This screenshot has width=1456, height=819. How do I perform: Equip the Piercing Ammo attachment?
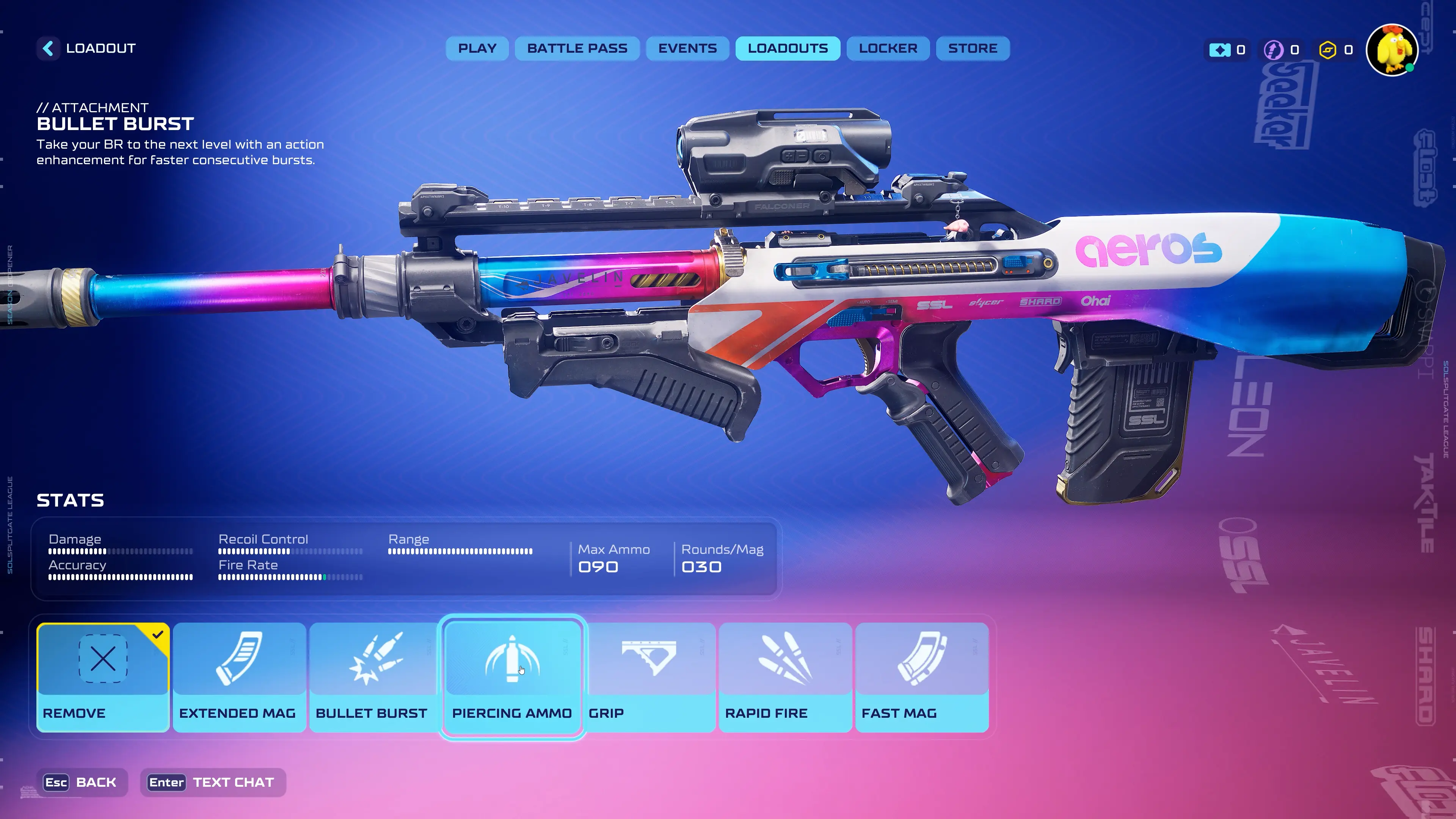[x=512, y=677]
